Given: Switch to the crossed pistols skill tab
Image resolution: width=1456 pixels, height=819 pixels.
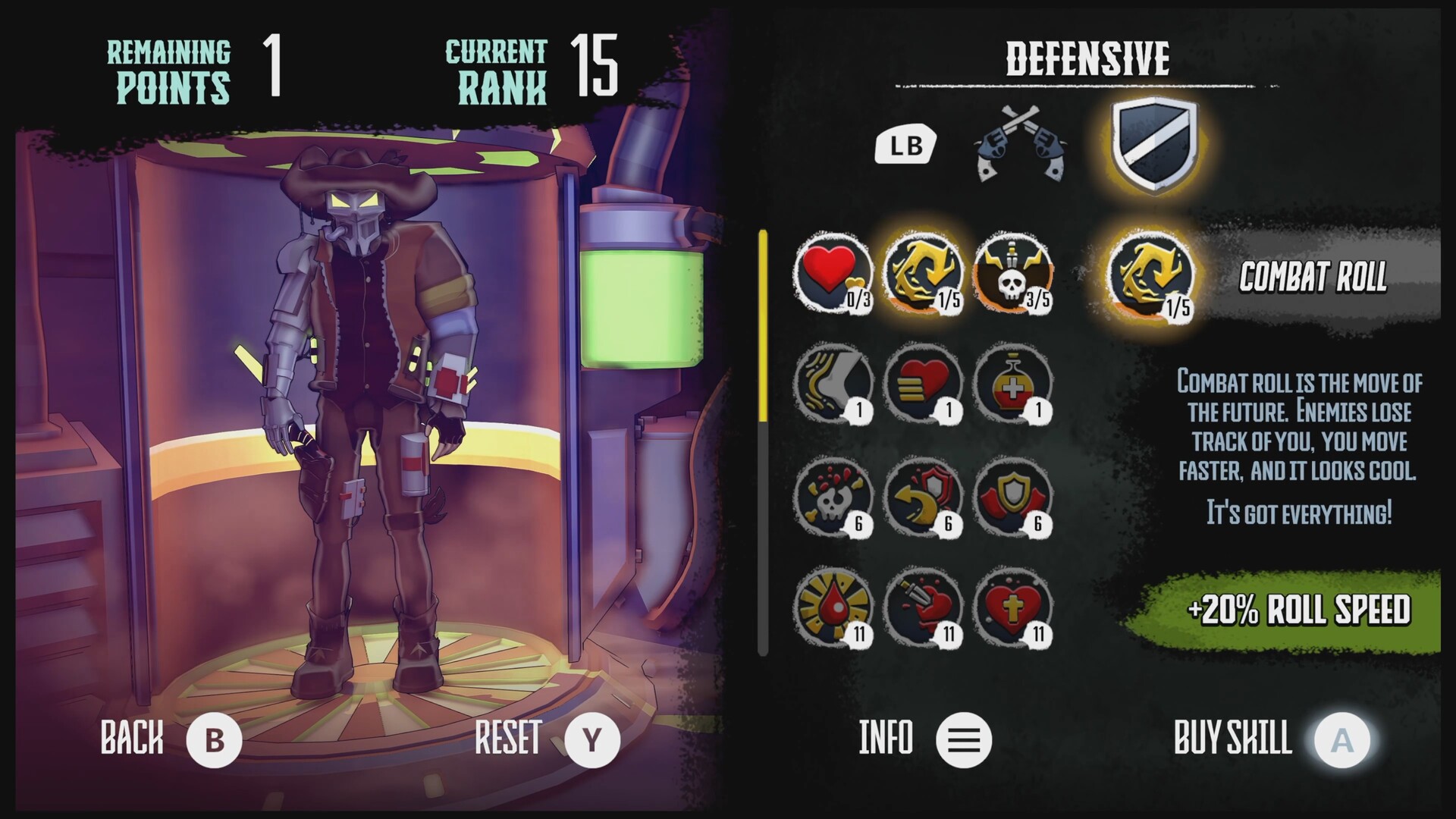Looking at the screenshot, I should [1024, 148].
